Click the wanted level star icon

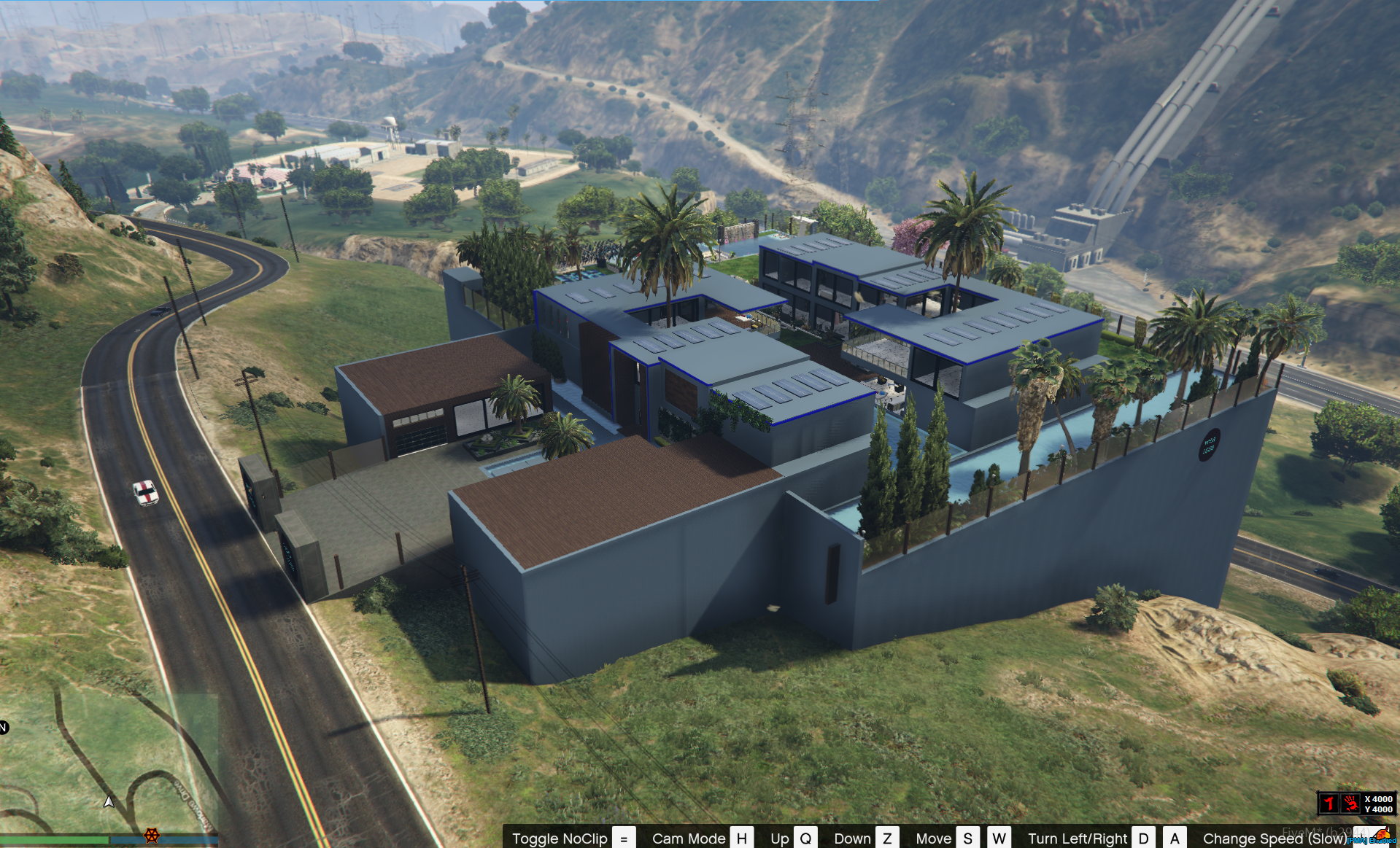click(x=1330, y=803)
